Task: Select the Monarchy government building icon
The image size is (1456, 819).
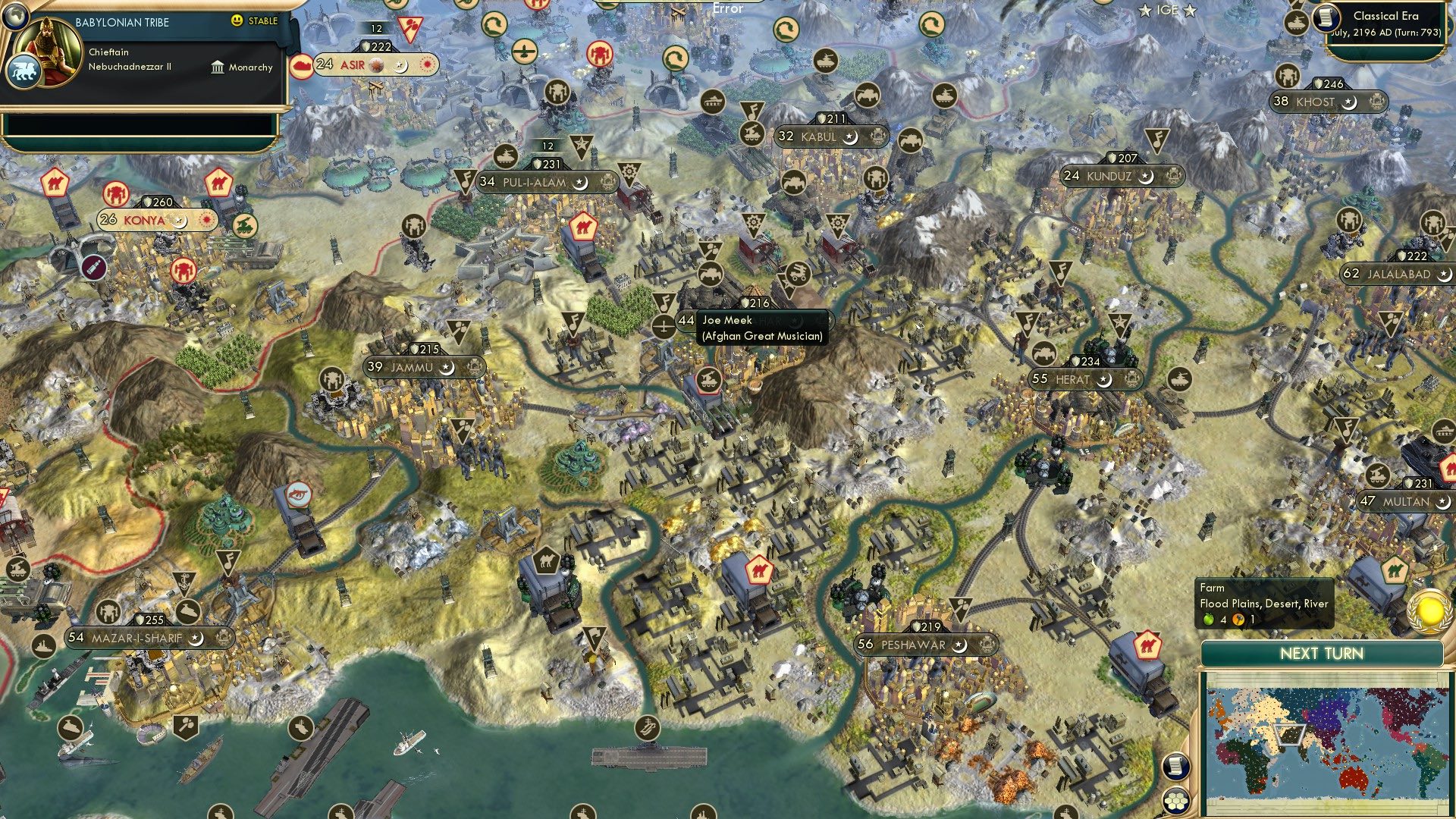Action: point(218,67)
